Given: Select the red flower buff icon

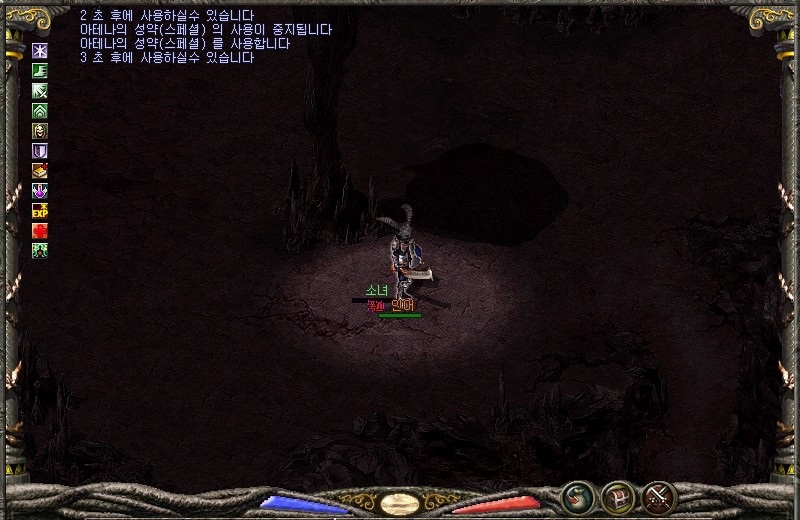Looking at the screenshot, I should pyautogui.click(x=40, y=230).
